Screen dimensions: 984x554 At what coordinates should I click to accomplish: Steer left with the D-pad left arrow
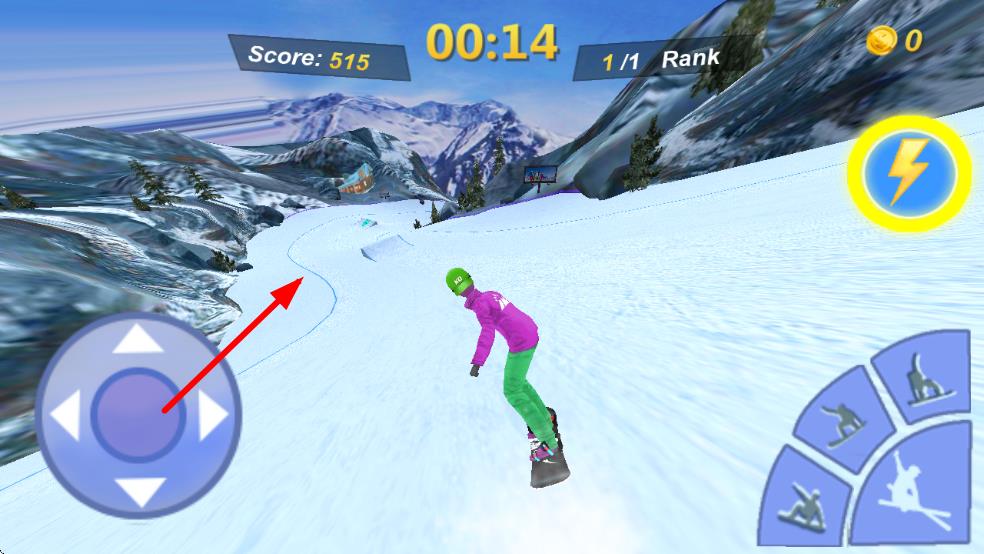pos(64,416)
